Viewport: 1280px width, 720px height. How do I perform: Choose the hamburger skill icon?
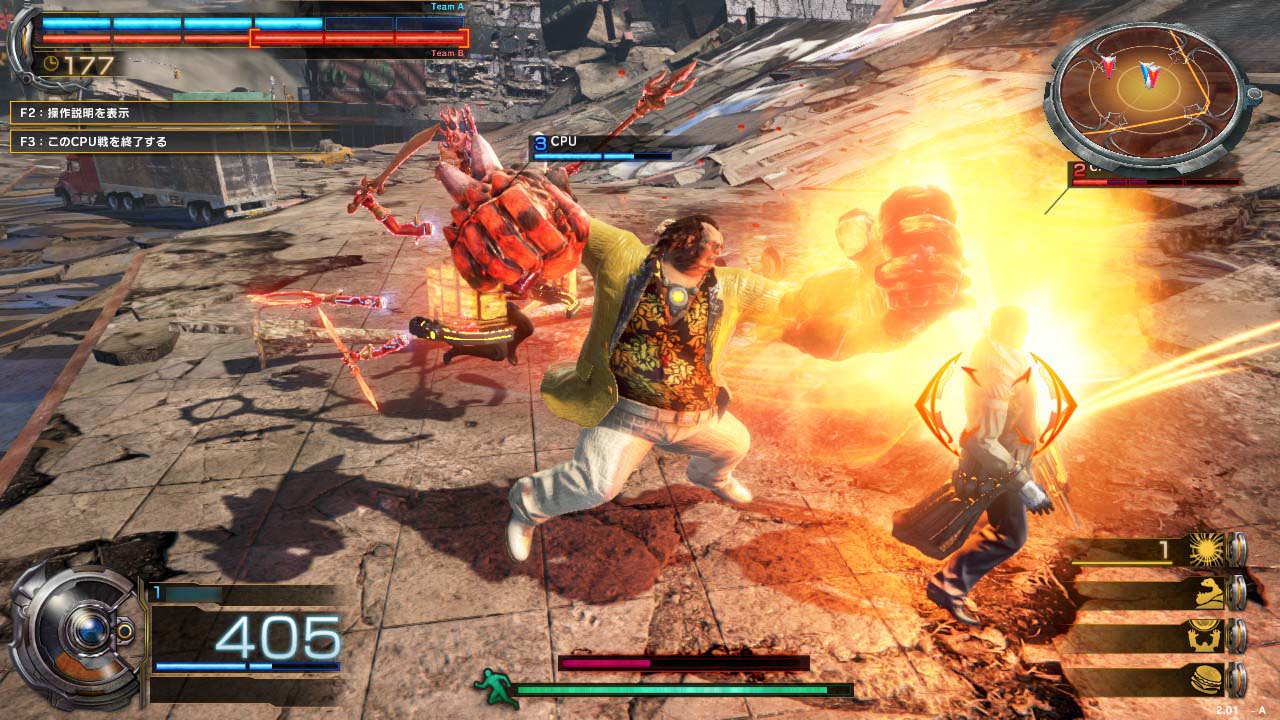click(x=1206, y=680)
